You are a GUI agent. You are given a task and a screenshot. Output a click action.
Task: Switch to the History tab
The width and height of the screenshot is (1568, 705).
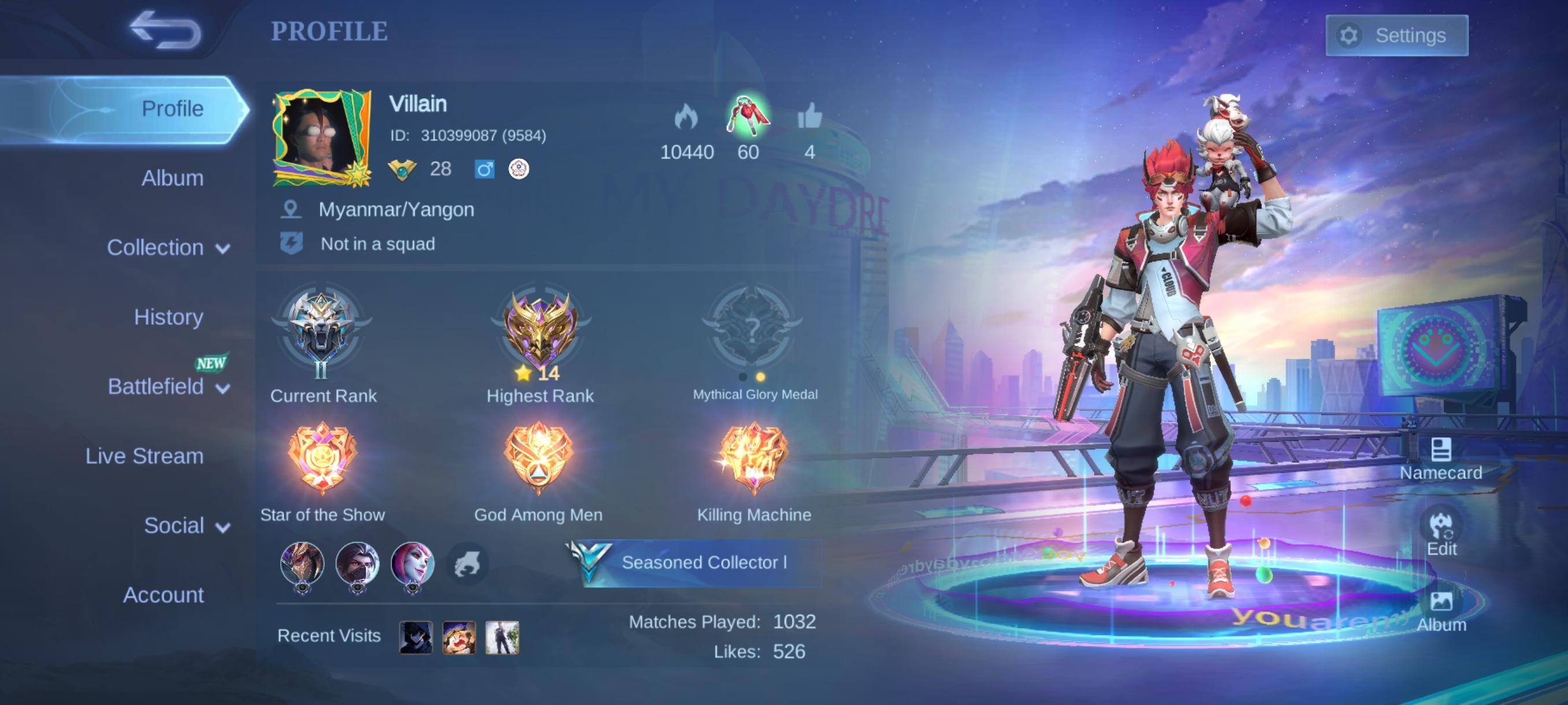169,317
